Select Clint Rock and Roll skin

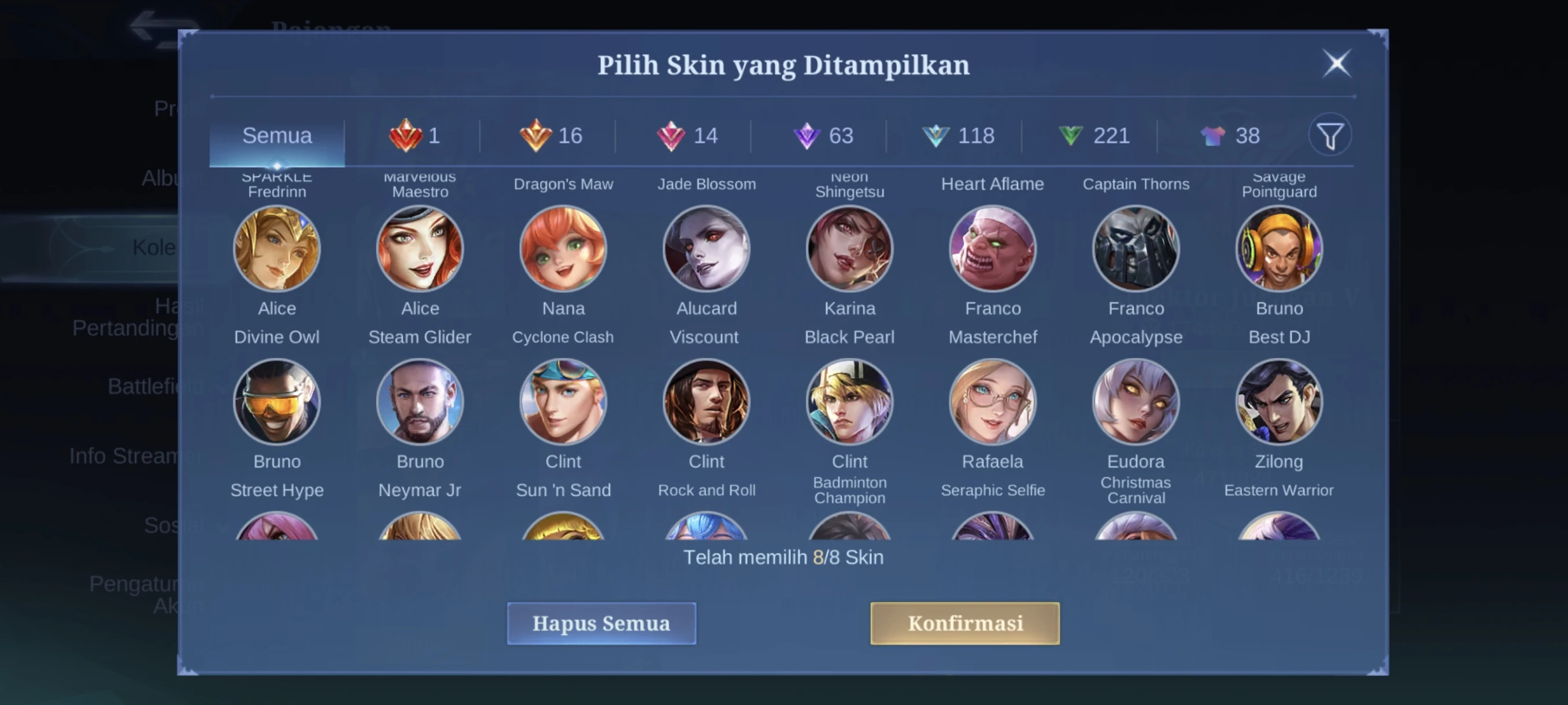click(x=706, y=402)
